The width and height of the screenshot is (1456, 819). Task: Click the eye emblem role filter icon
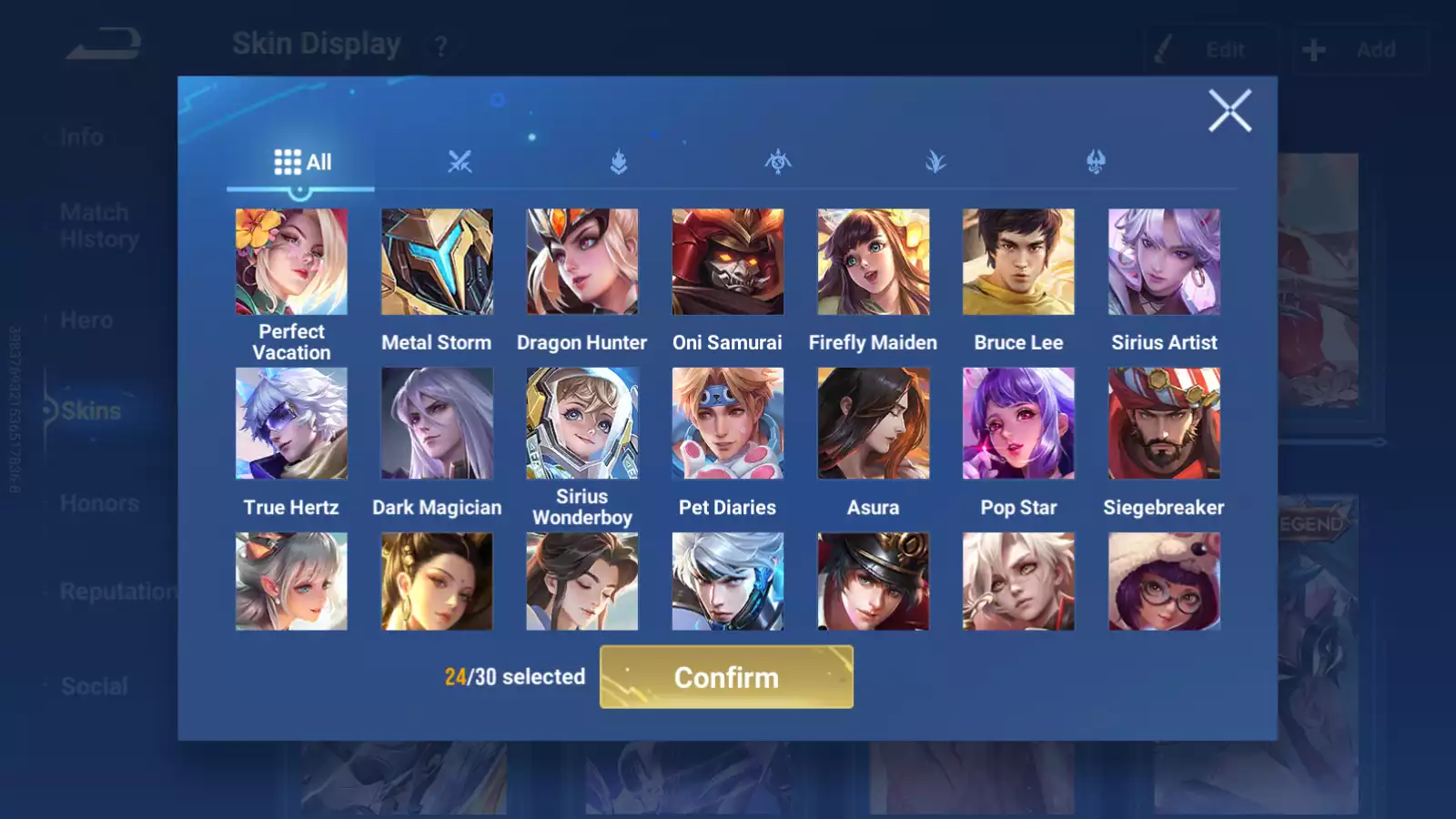(x=776, y=162)
